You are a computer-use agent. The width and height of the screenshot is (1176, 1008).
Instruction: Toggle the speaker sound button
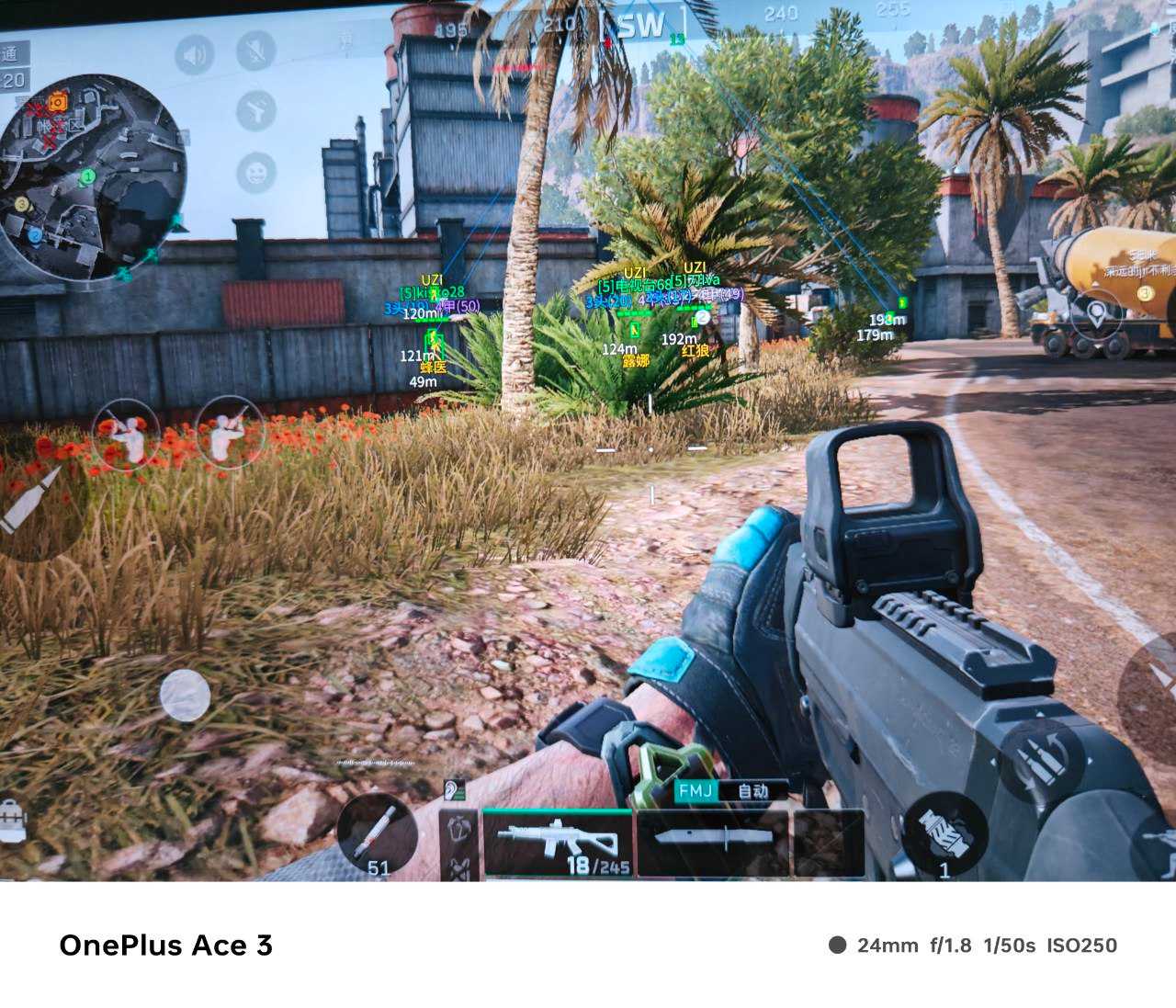point(194,55)
